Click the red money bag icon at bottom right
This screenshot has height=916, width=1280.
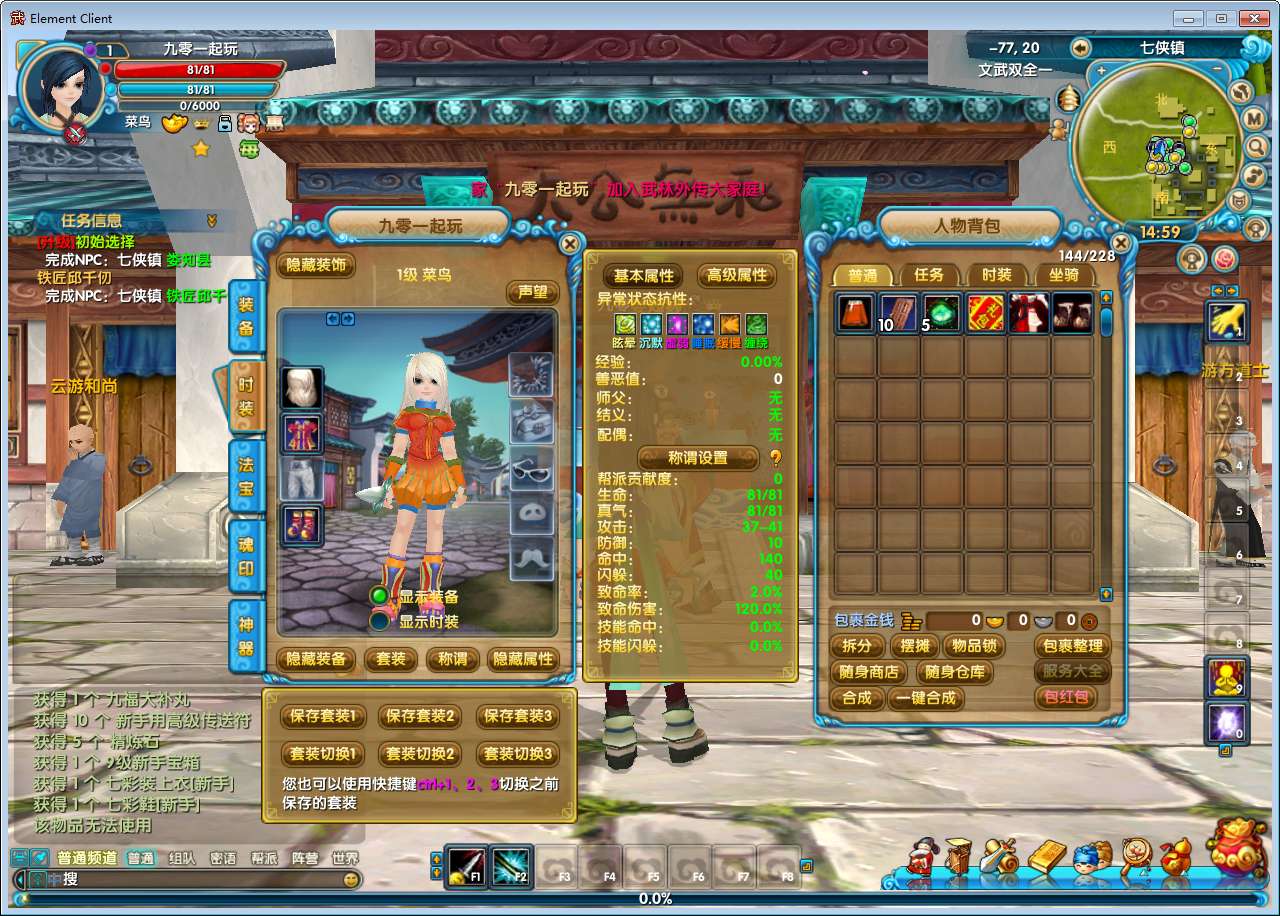click(1236, 852)
